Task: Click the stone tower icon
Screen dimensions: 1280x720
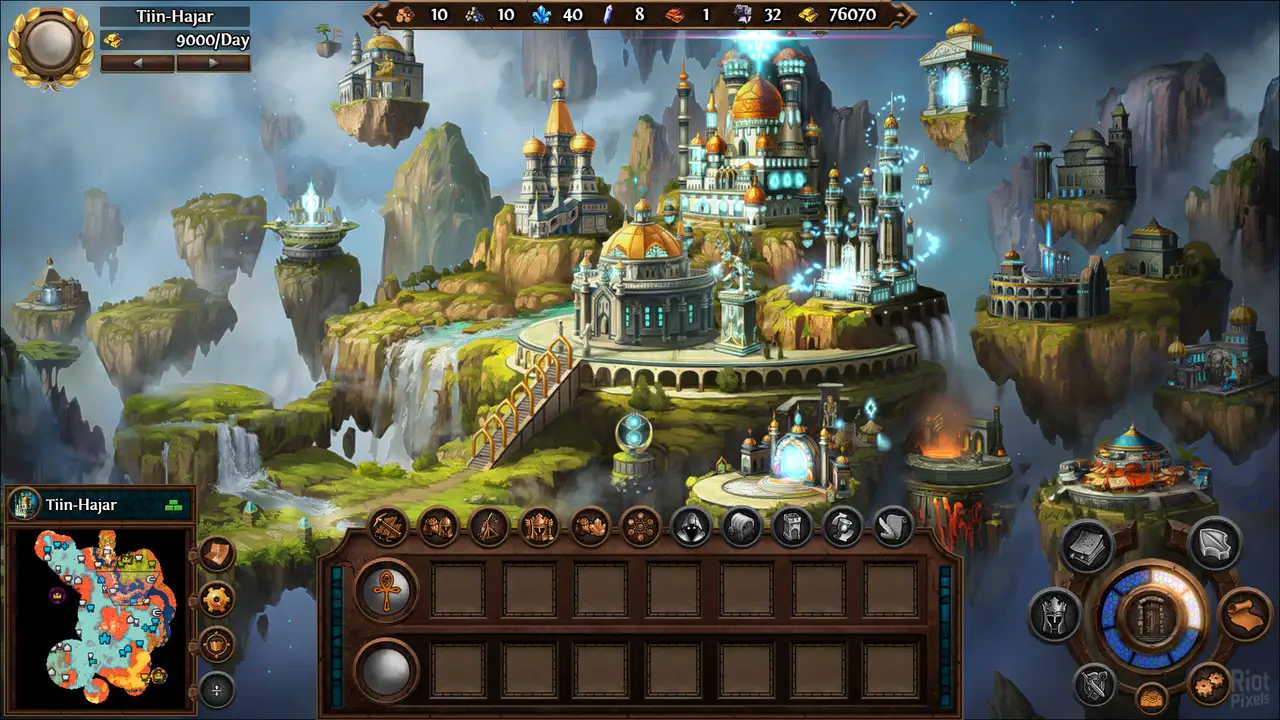Action: pos(792,526)
